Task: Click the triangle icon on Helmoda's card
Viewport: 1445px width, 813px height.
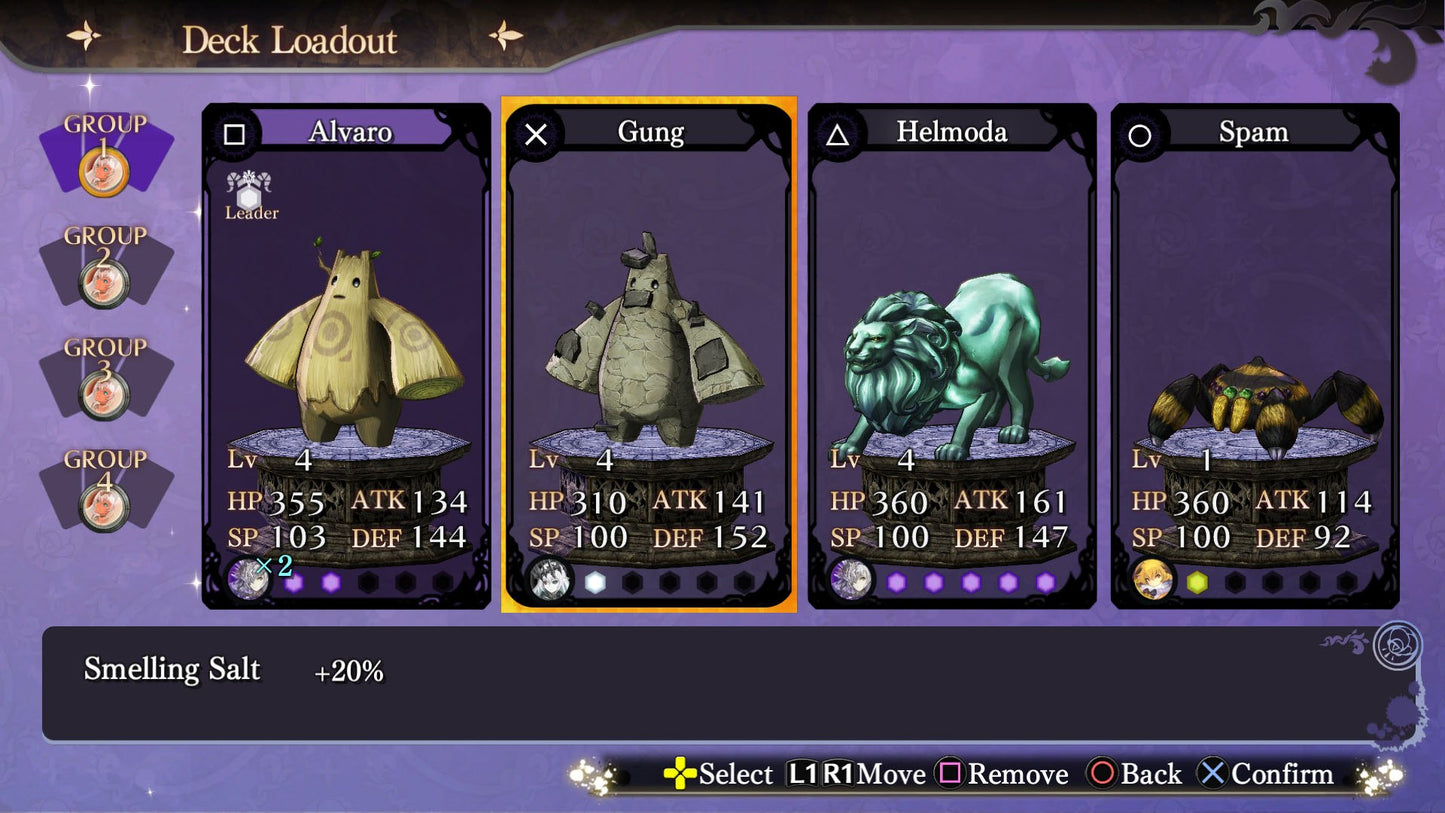Action: (x=840, y=133)
